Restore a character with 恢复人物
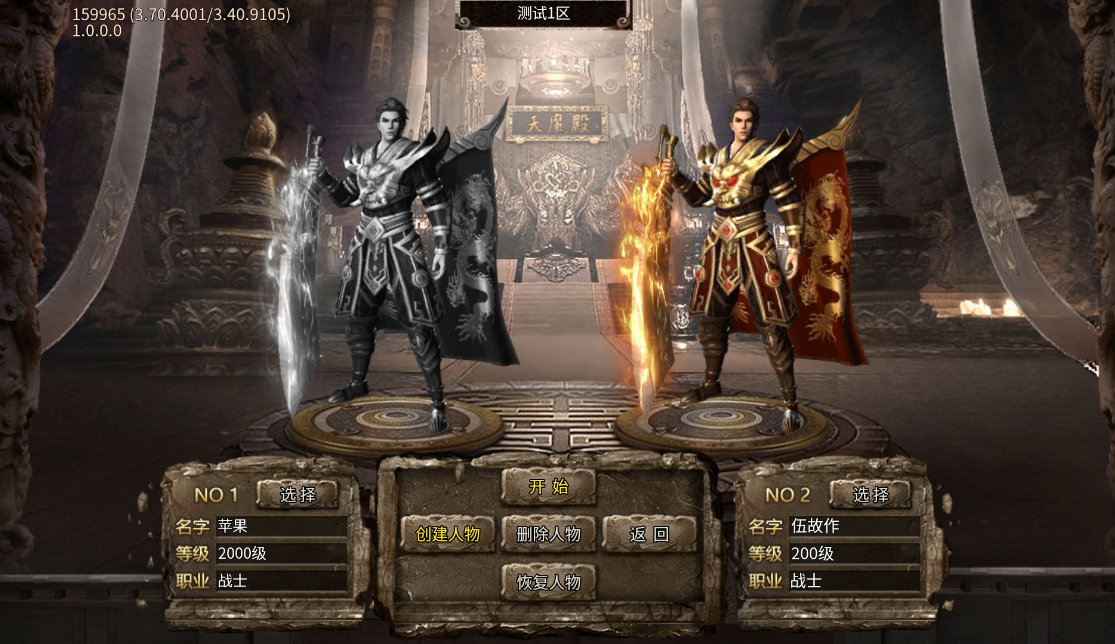1115x644 pixels. tap(548, 582)
